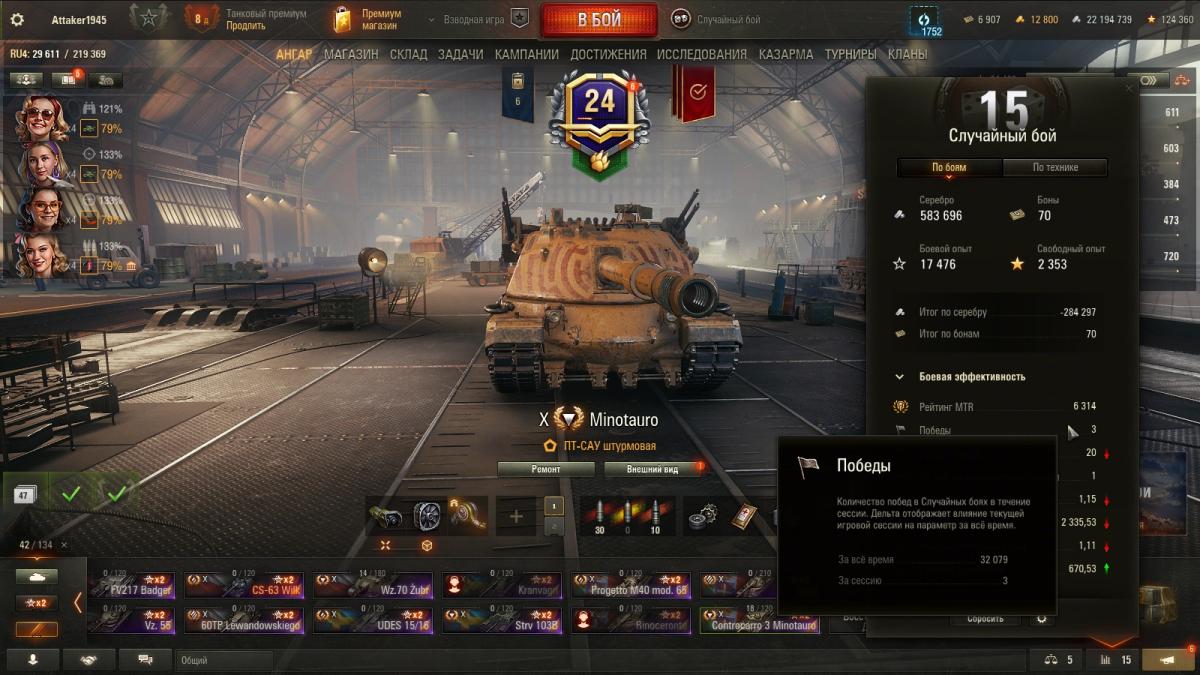
Task: Go to the СКЛАД section
Action: 408,54
